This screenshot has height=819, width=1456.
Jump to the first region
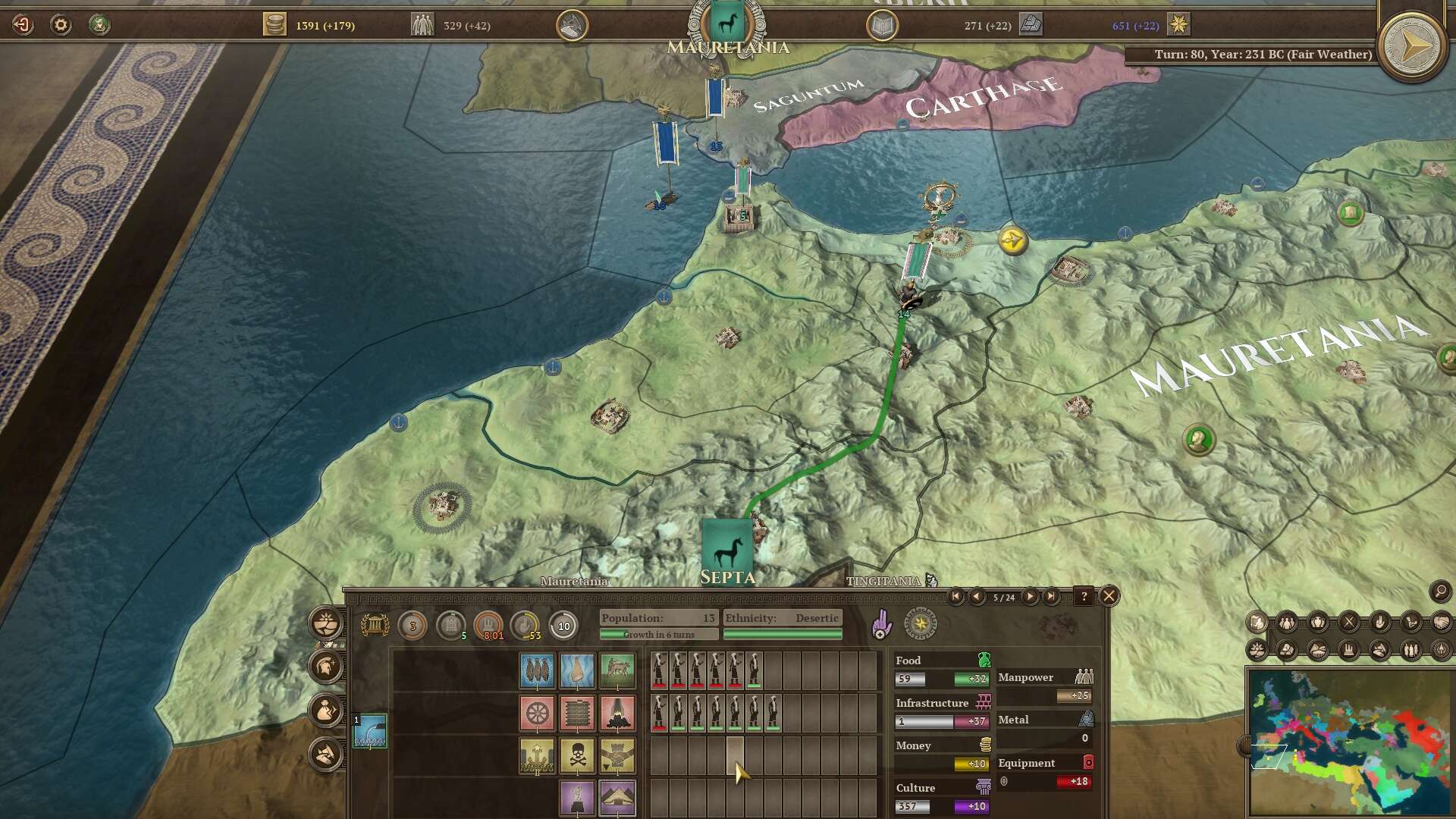(955, 597)
